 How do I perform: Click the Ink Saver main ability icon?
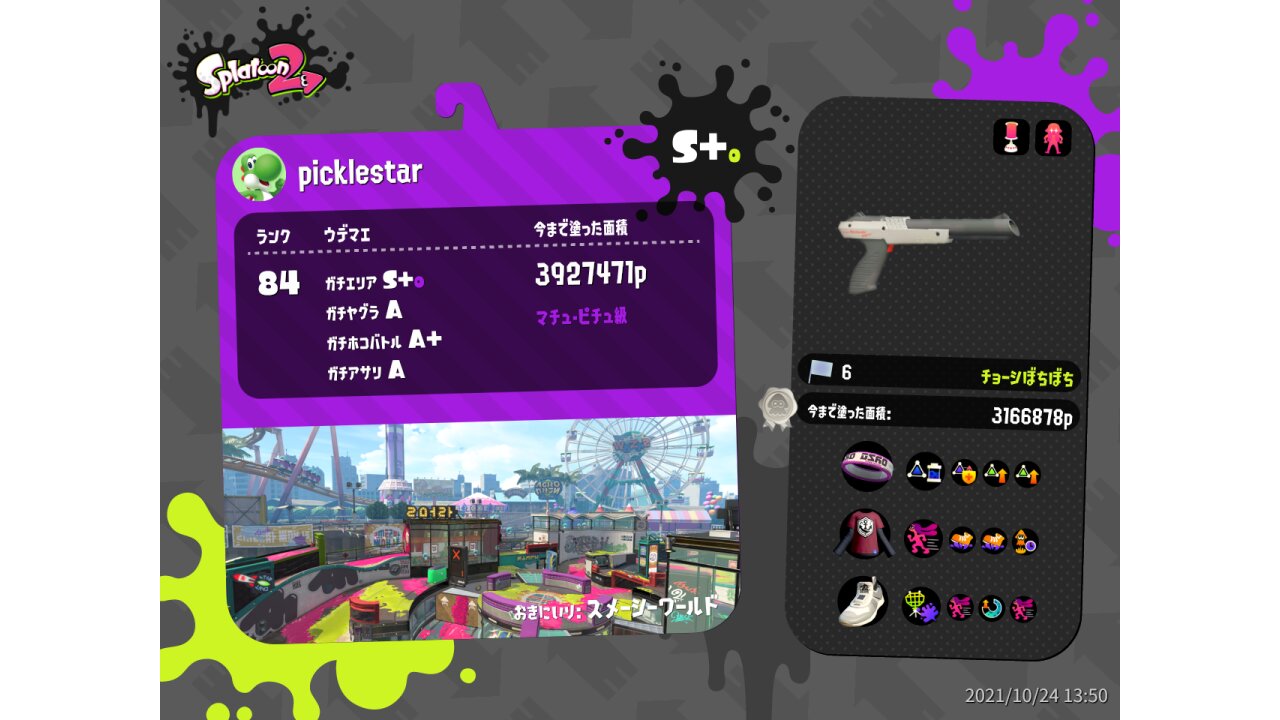click(924, 471)
